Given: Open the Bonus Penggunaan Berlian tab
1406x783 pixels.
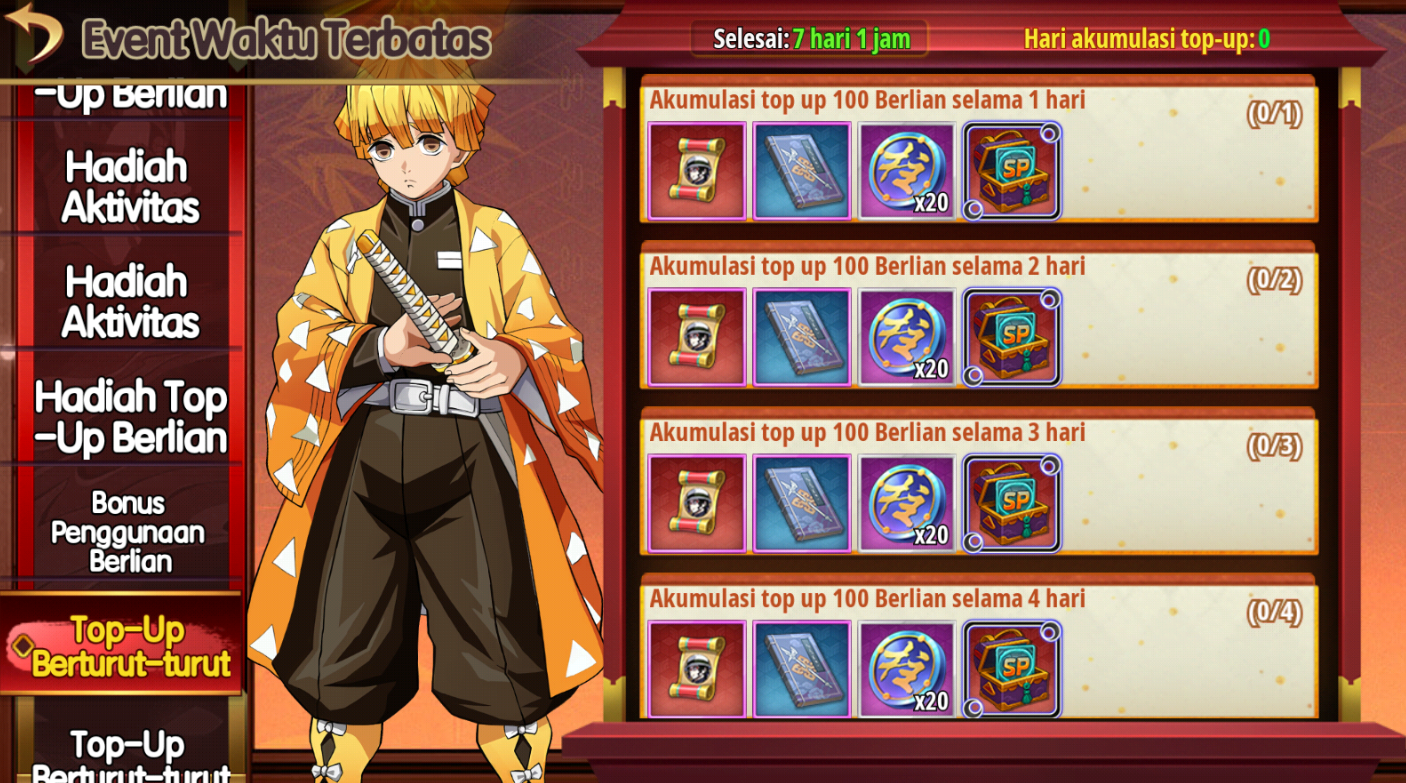Looking at the screenshot, I should pyautogui.click(x=128, y=531).
